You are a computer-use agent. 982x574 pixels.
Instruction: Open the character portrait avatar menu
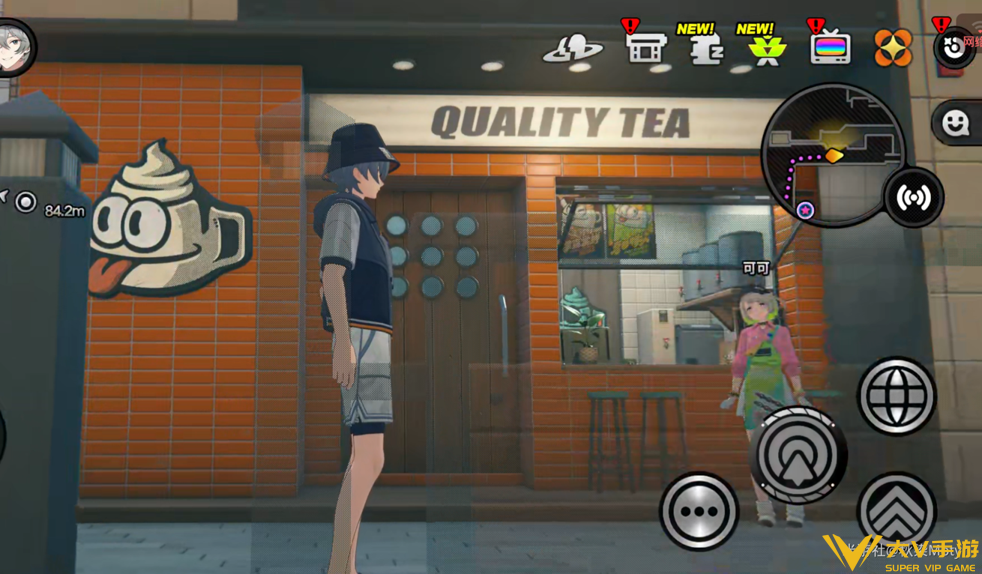click(15, 47)
